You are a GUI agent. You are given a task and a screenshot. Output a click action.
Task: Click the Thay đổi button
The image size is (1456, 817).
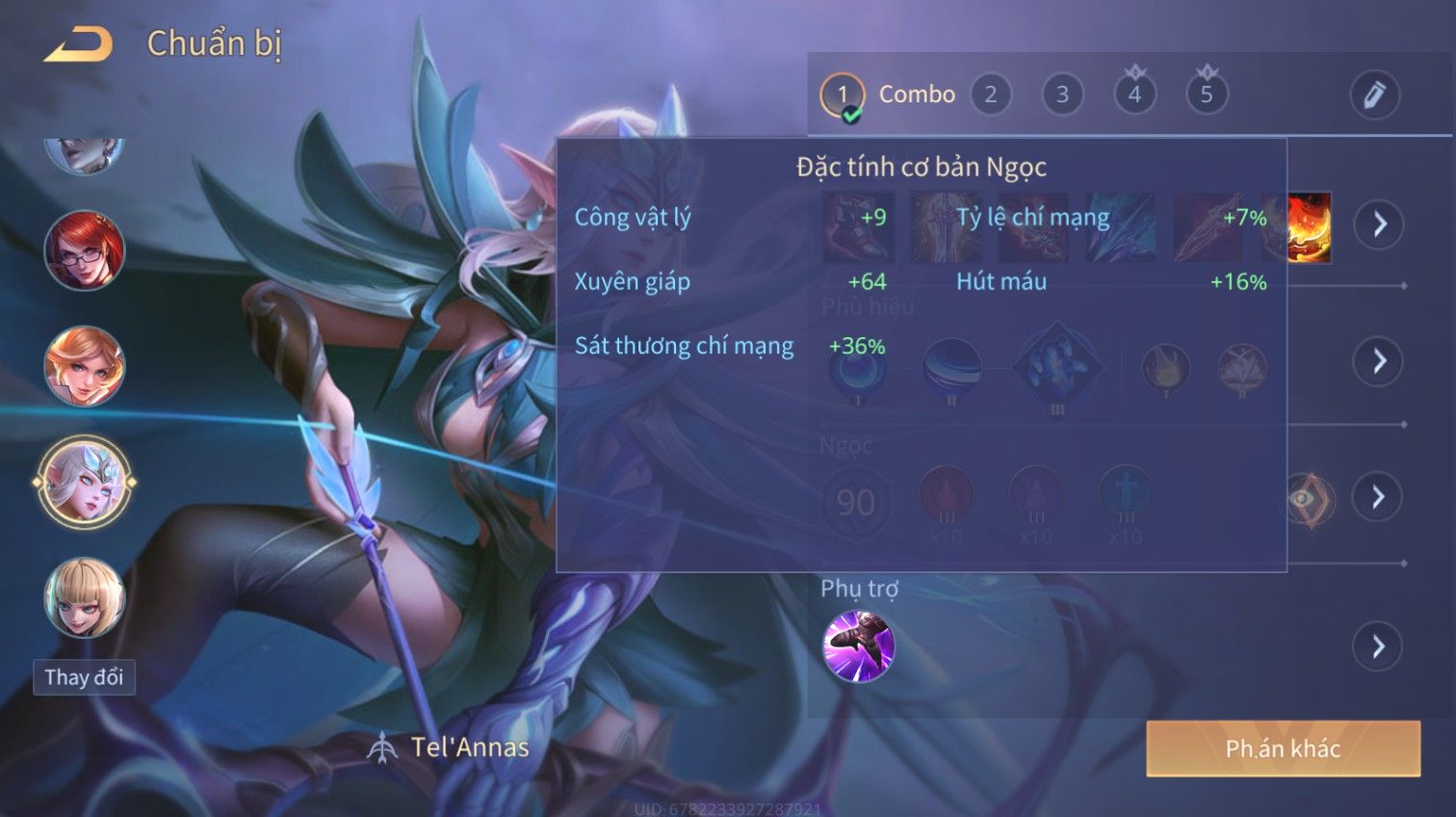[x=84, y=677]
